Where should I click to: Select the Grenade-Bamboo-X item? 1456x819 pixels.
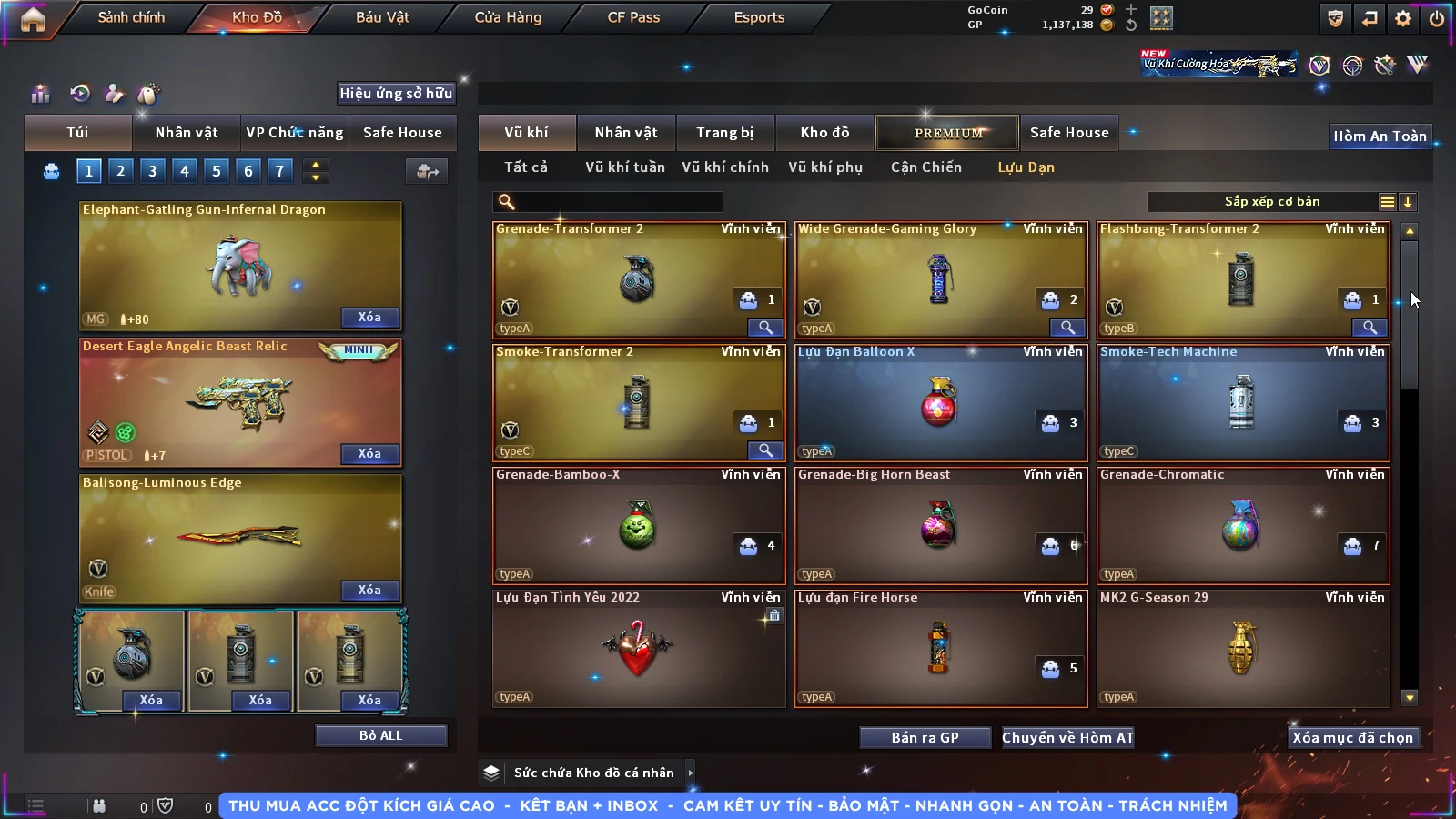[x=638, y=526]
